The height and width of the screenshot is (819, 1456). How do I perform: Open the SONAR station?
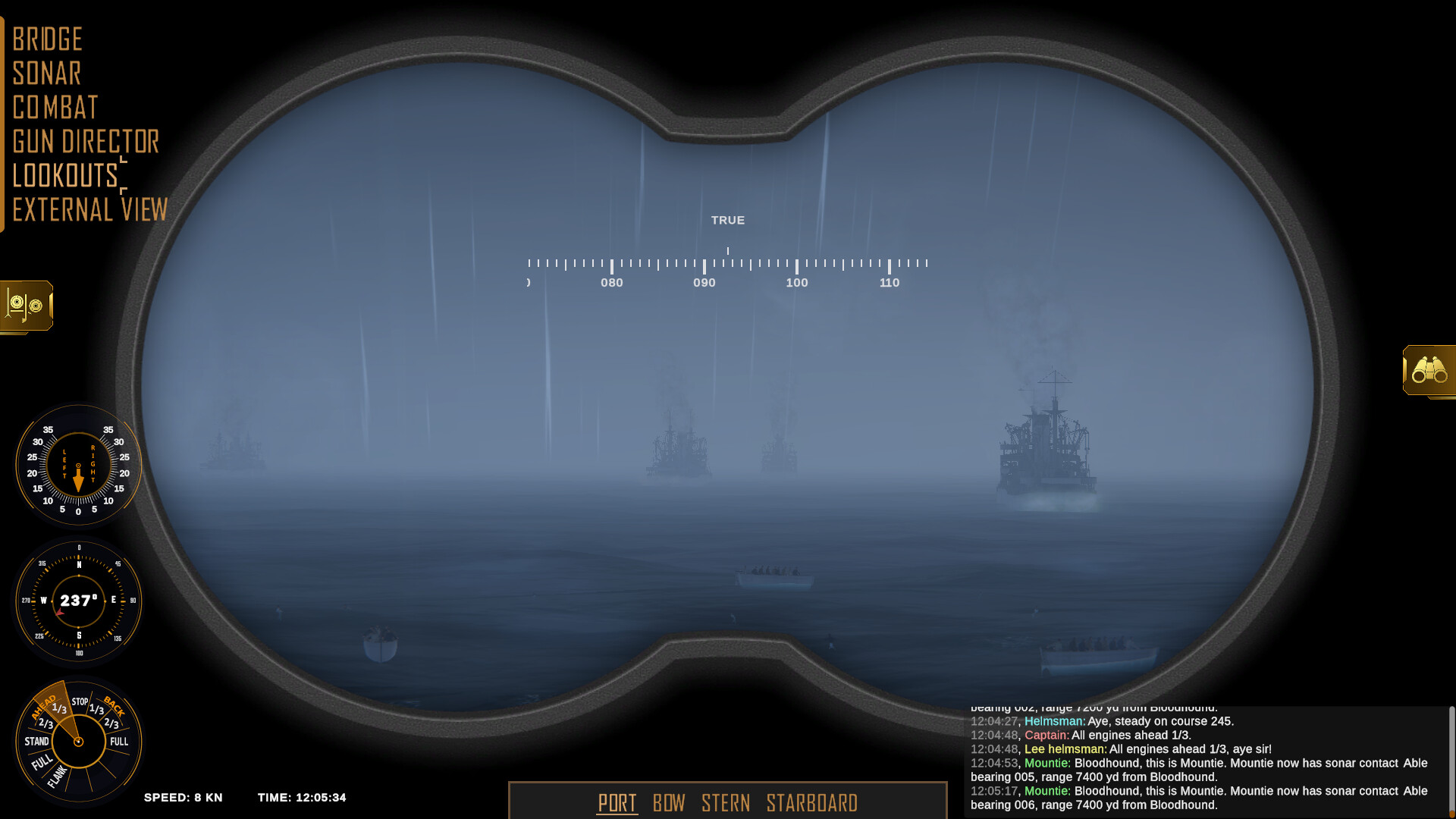point(47,73)
